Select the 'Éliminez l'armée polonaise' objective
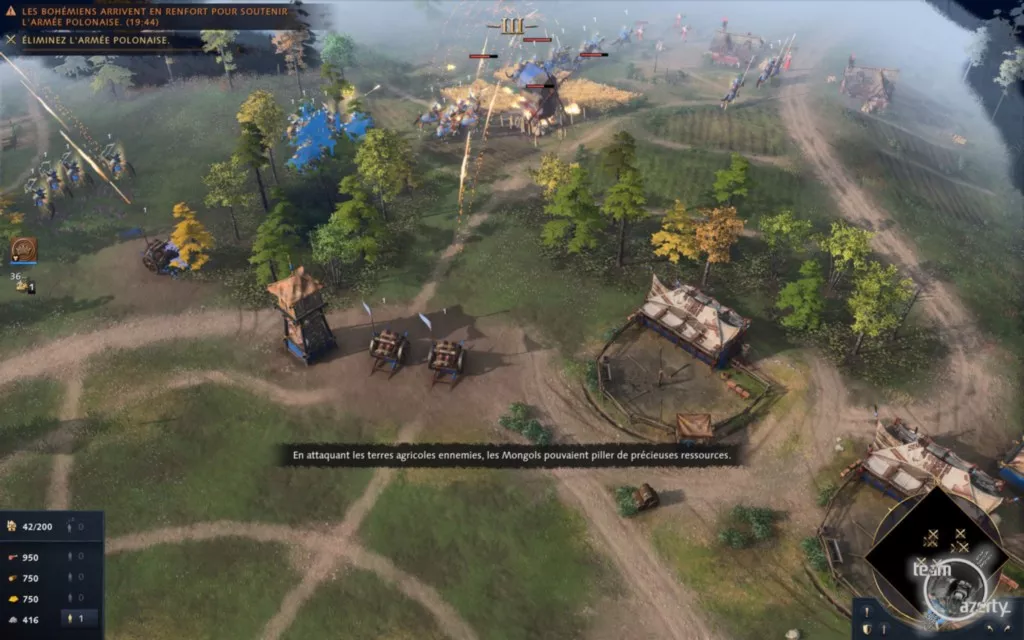Viewport: 1024px width, 640px height. 95,41
